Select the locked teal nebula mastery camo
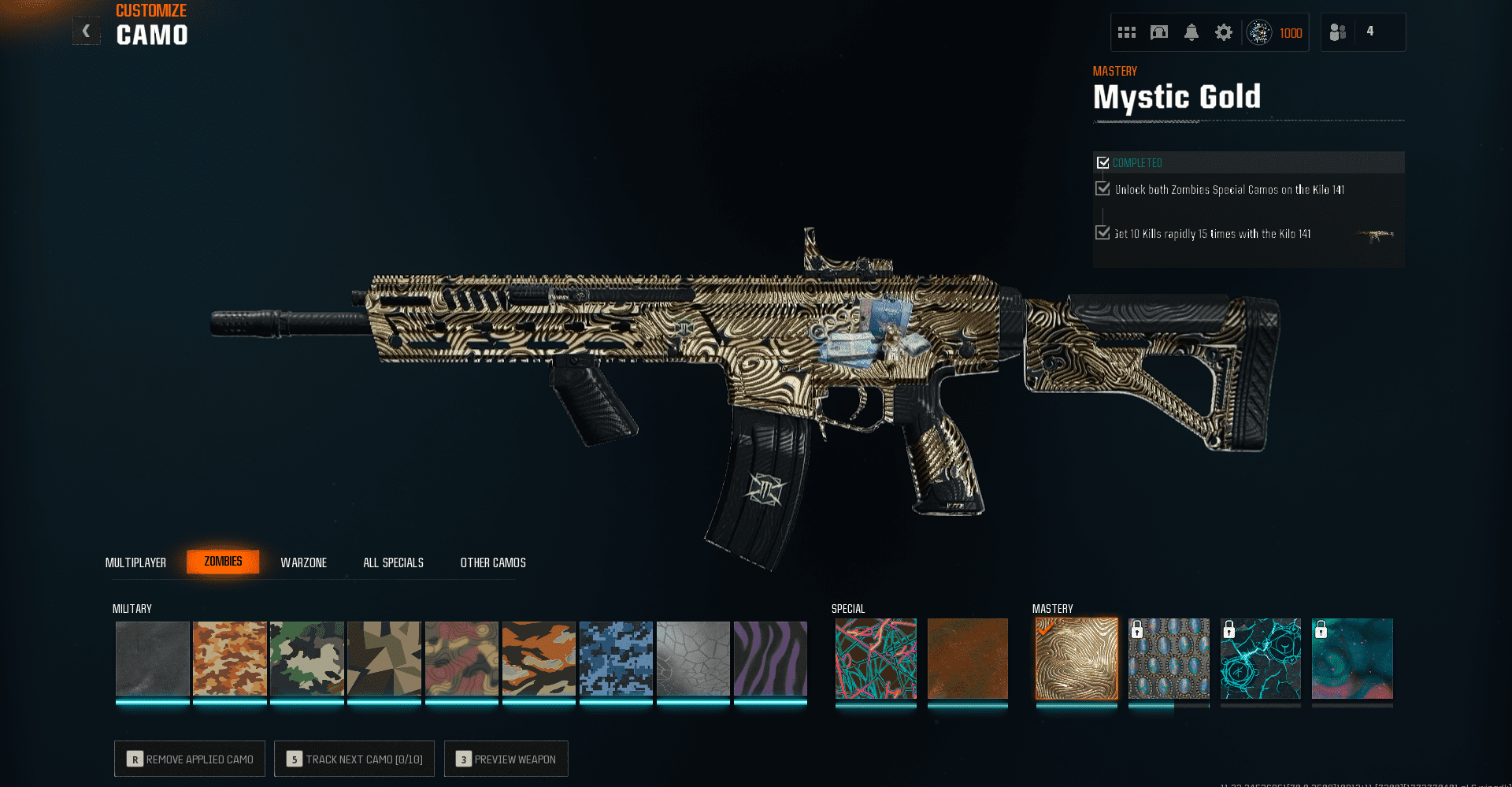Image resolution: width=1512 pixels, height=787 pixels. tap(1352, 659)
